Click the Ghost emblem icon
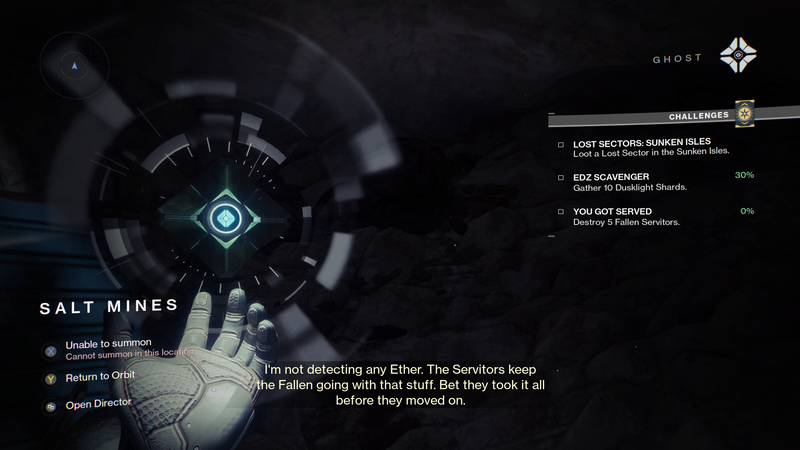Image resolution: width=800 pixels, height=450 pixels. 741,58
